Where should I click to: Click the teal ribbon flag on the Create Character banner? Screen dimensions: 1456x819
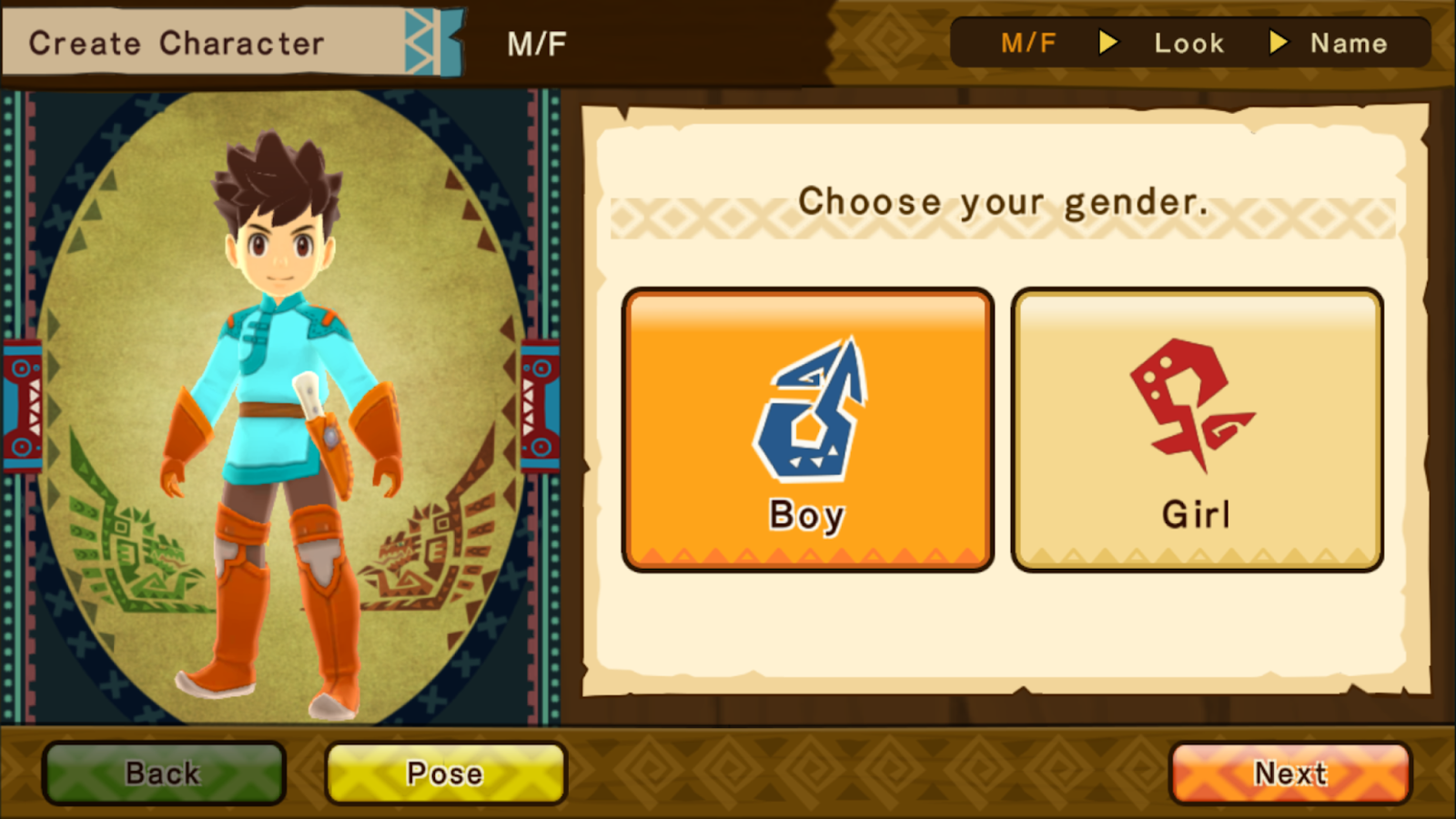pos(432,41)
